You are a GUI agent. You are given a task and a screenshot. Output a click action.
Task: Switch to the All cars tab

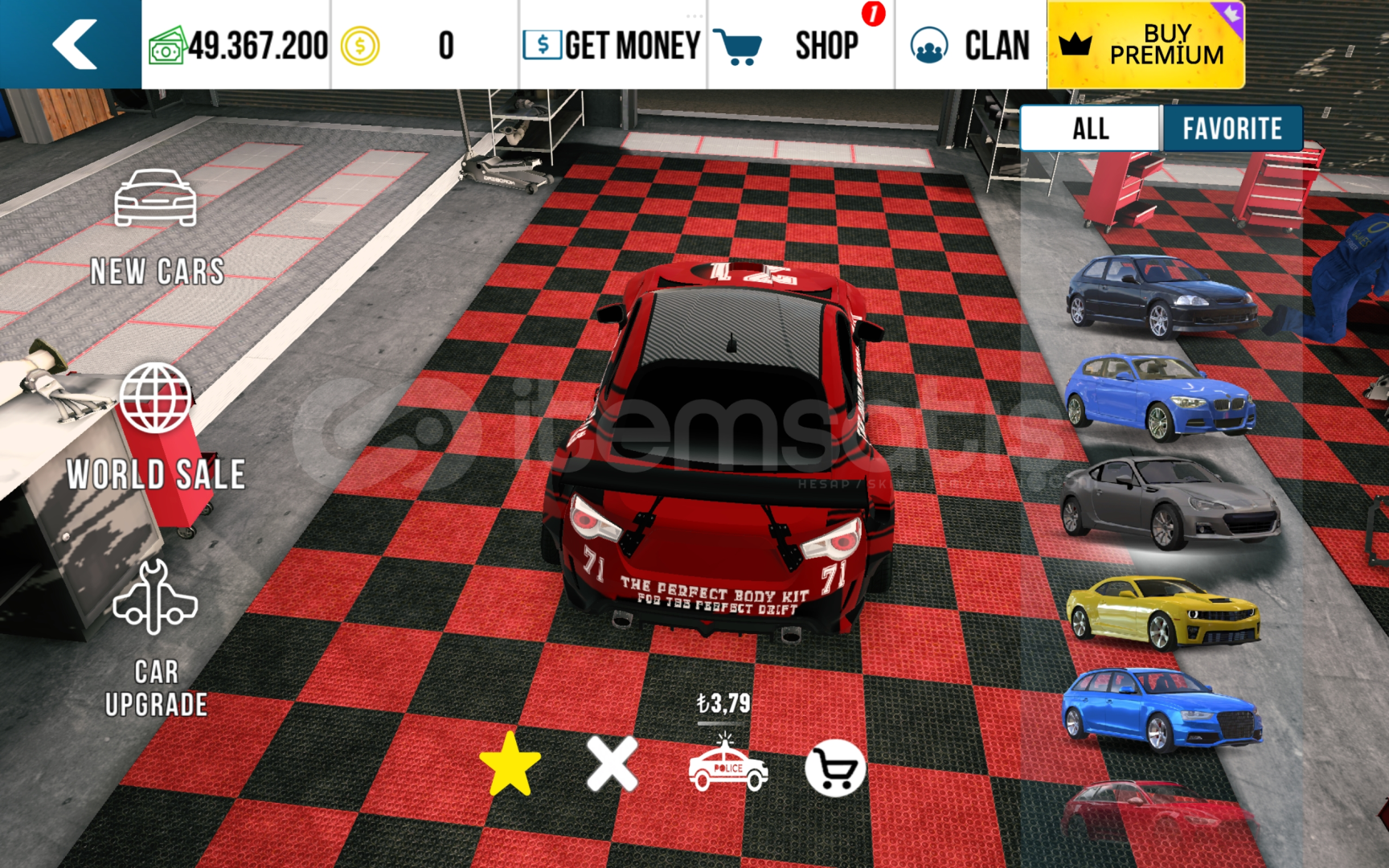pos(1090,129)
